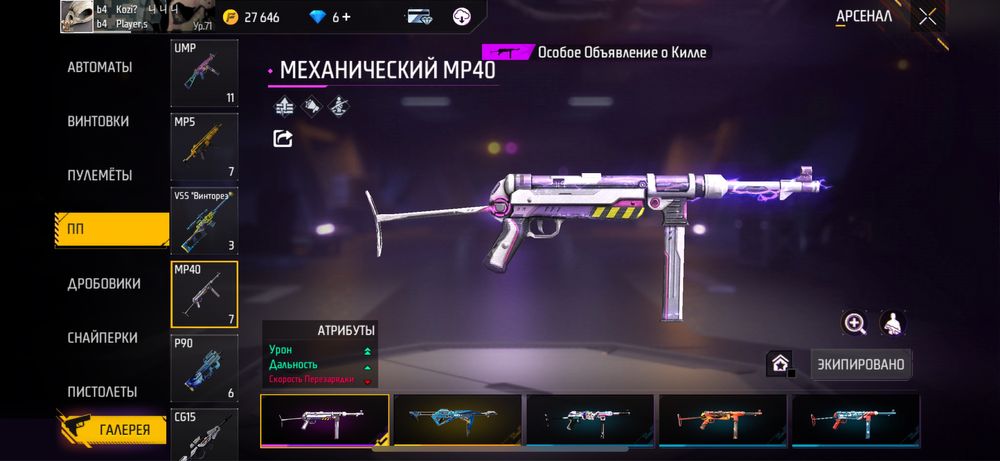Open the Винтовки weapon category
Screen dimensions: 1000x461
(x=98, y=121)
